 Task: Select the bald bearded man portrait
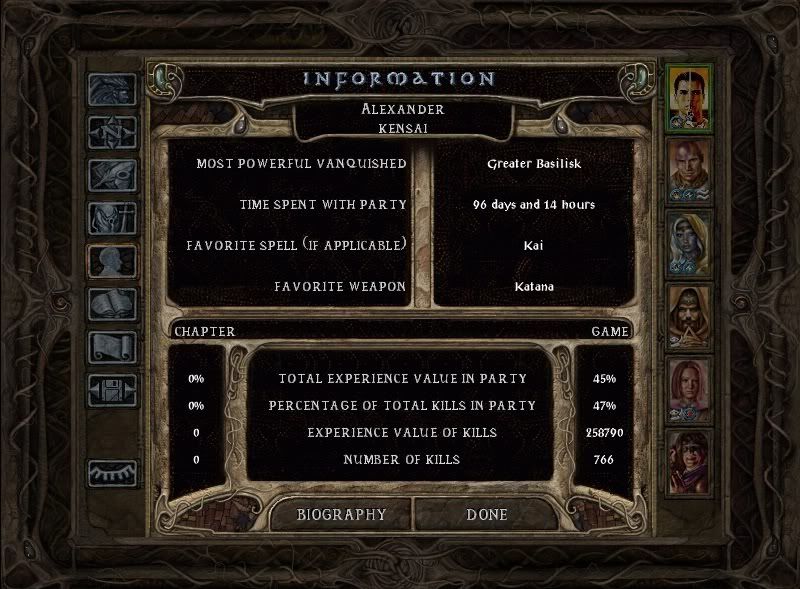[689, 170]
